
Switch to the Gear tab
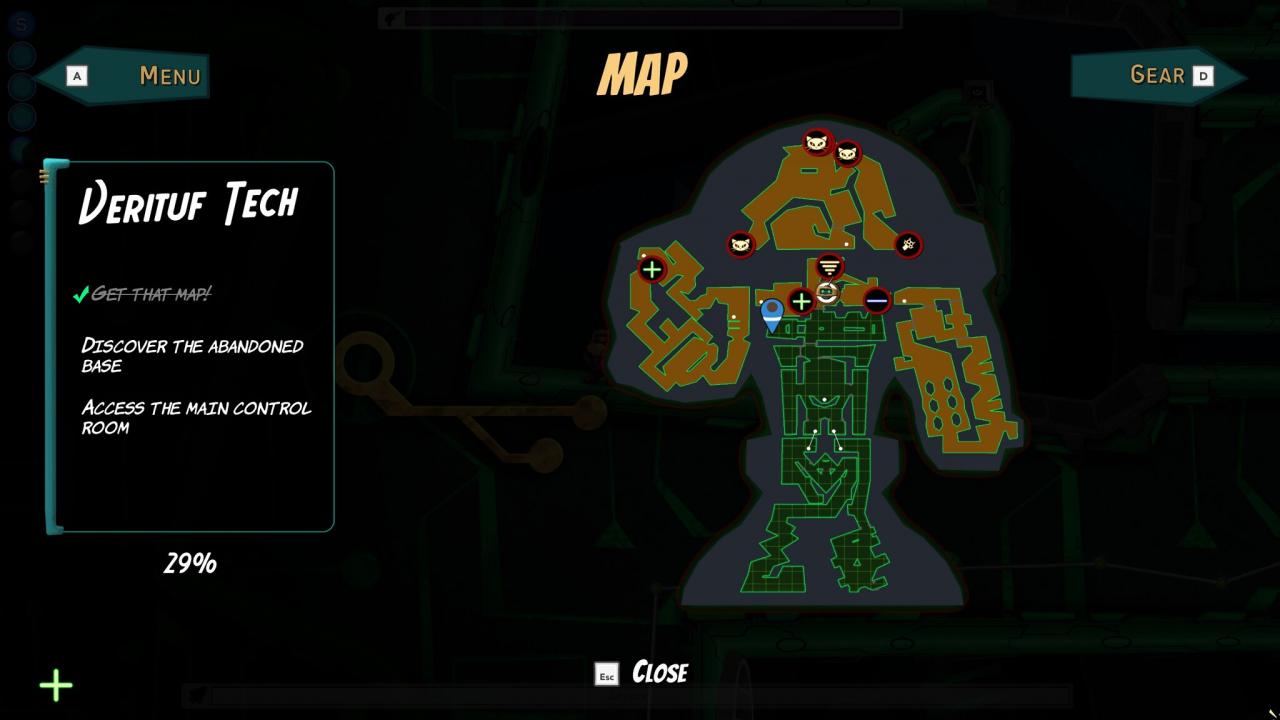[x=1157, y=75]
